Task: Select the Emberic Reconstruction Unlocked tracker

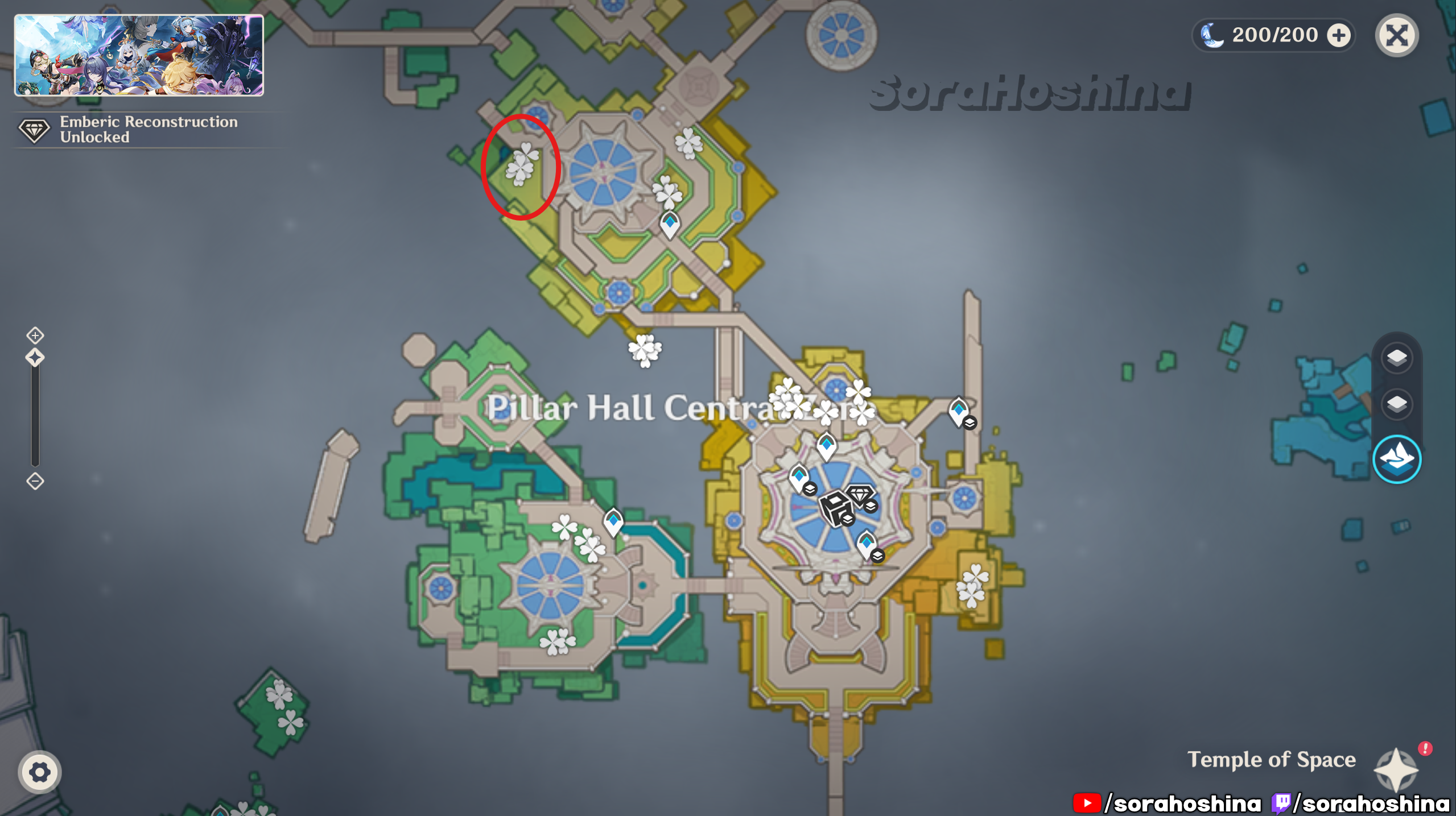Action: point(128,130)
